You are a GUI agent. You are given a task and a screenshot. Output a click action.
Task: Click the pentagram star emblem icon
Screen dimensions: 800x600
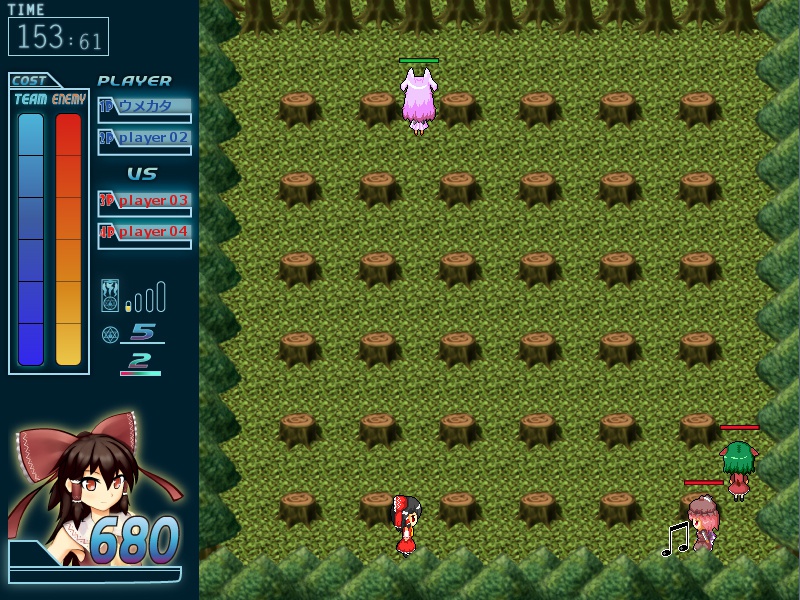click(109, 333)
